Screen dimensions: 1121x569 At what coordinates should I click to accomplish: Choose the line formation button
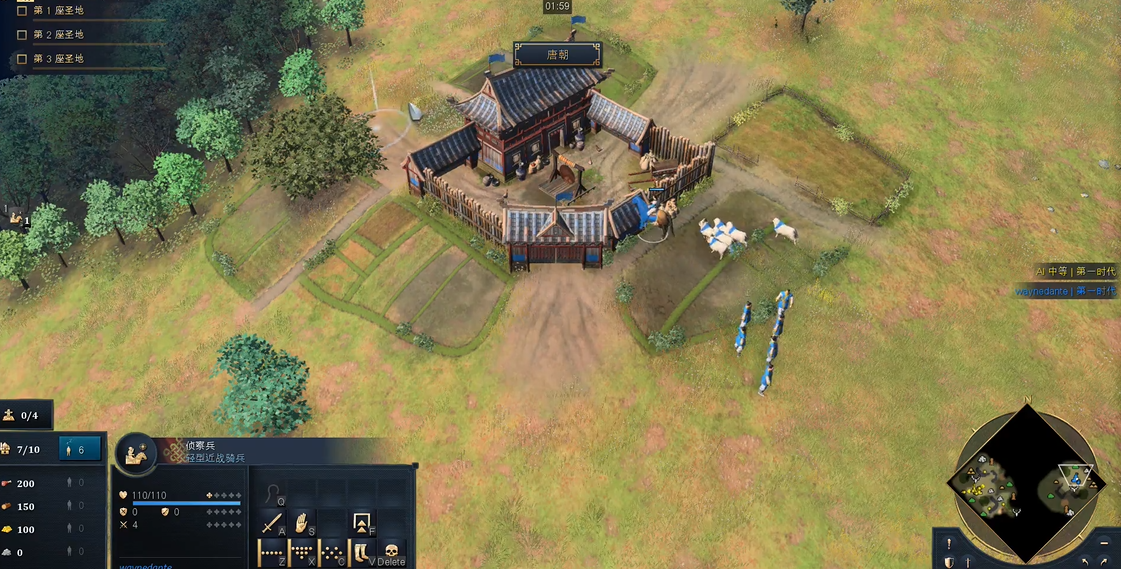[x=272, y=551]
